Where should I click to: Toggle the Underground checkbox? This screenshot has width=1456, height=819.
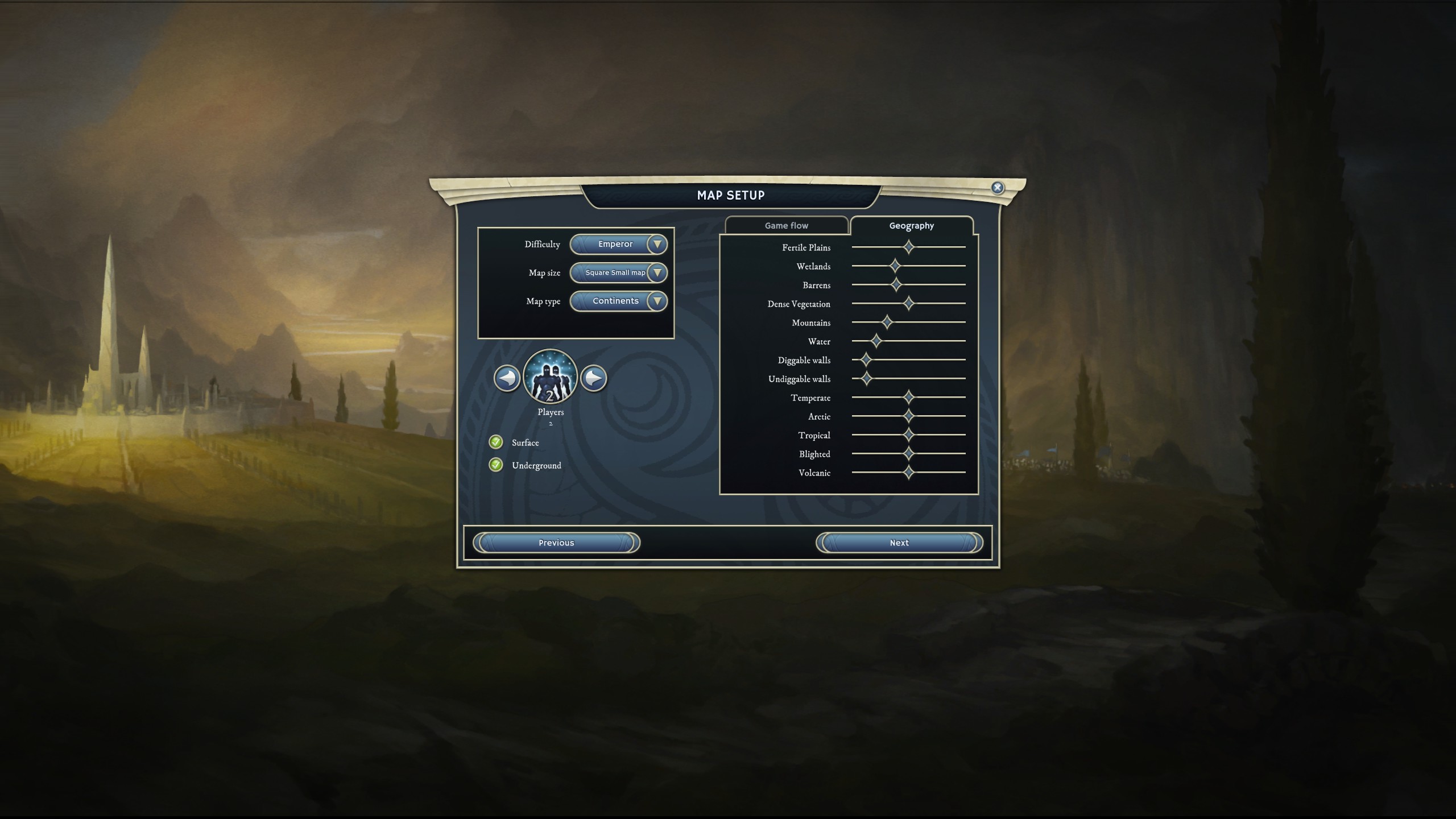pyautogui.click(x=496, y=465)
